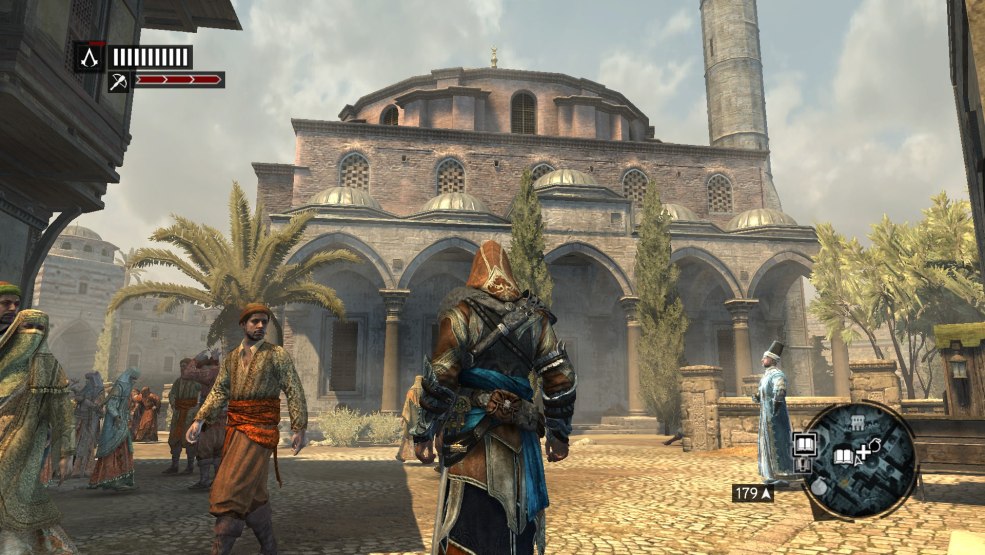This screenshot has width=985, height=555.
Task: Select the crossbow weapon icon
Action: coord(119,81)
